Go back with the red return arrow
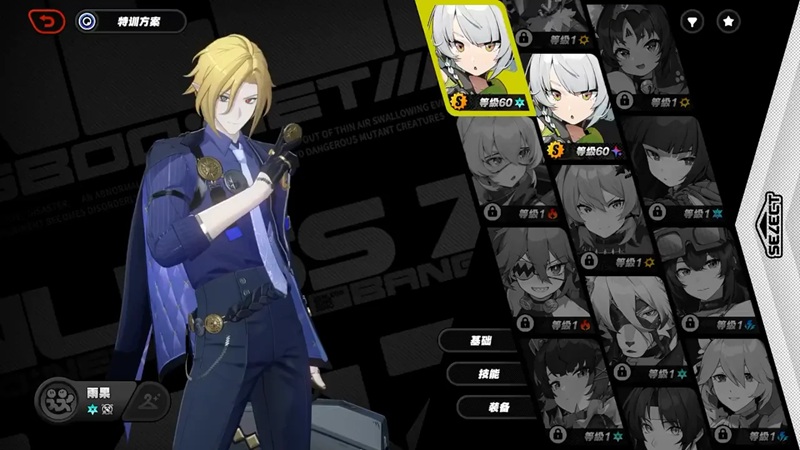The height and width of the screenshot is (450, 800). (x=45, y=20)
